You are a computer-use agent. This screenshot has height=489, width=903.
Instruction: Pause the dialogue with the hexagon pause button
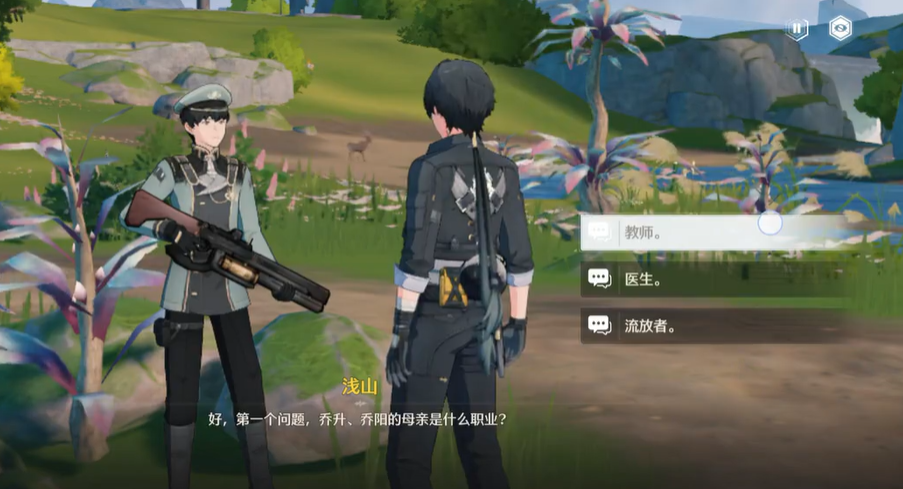(x=797, y=29)
